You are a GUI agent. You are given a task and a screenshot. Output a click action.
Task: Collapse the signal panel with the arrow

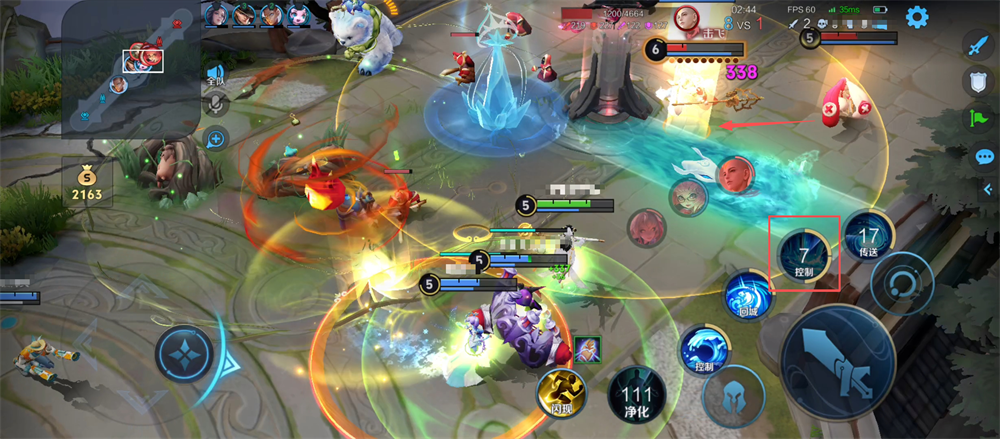coord(987,189)
